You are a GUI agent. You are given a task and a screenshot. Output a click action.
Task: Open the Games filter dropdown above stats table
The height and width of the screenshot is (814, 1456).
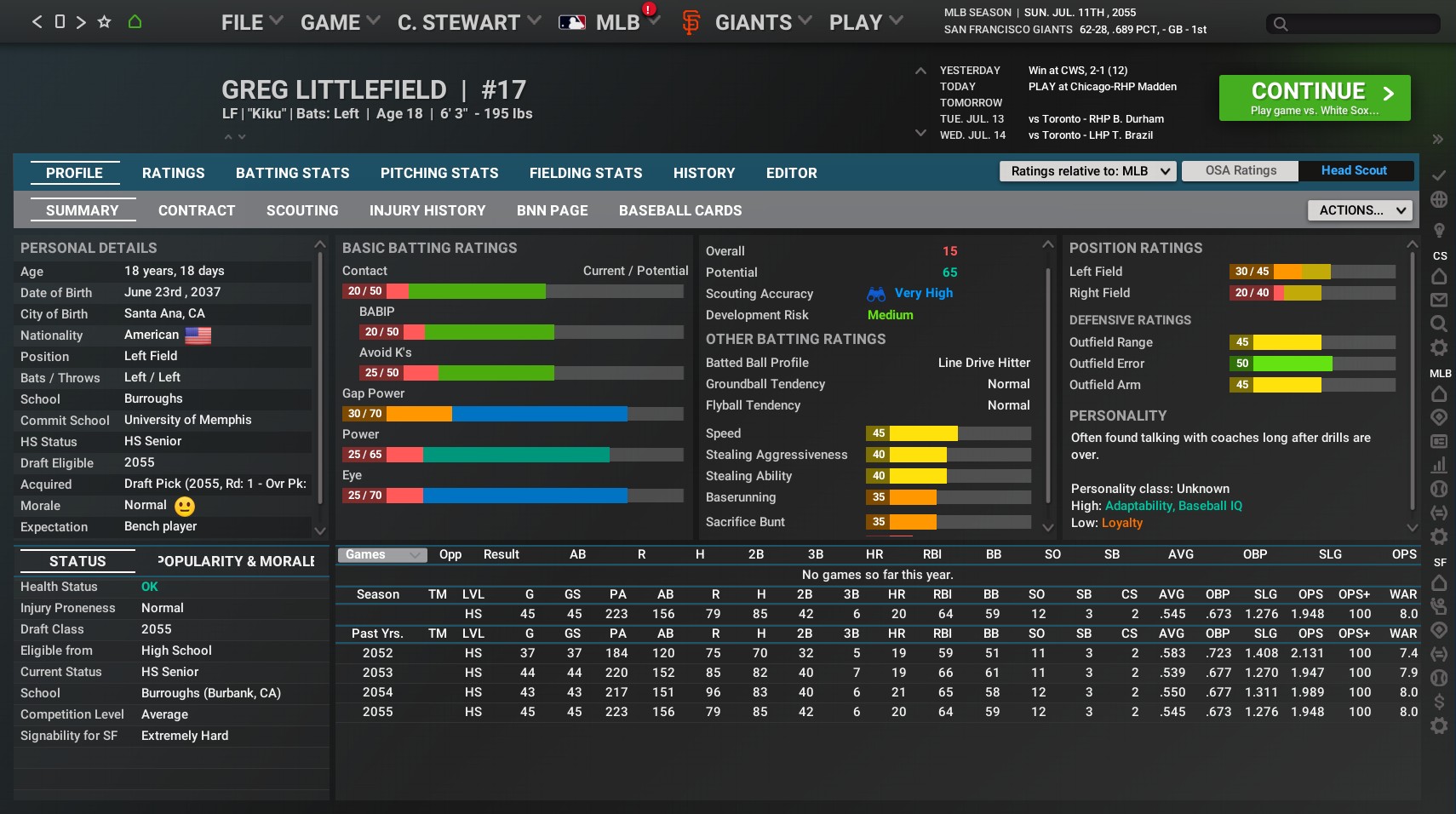point(381,554)
